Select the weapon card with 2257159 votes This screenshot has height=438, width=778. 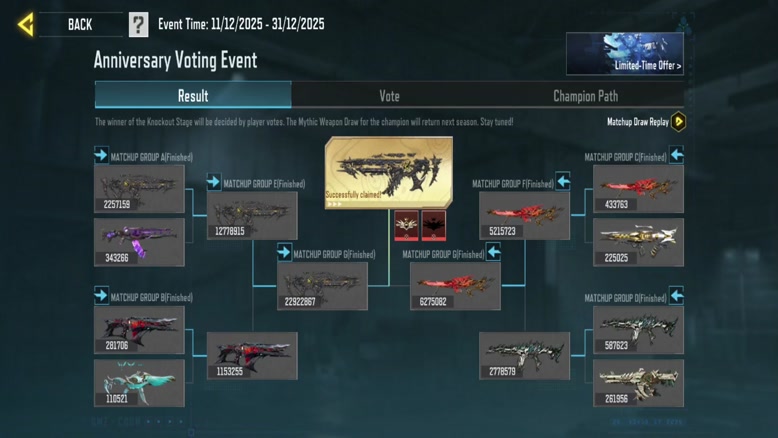139,189
